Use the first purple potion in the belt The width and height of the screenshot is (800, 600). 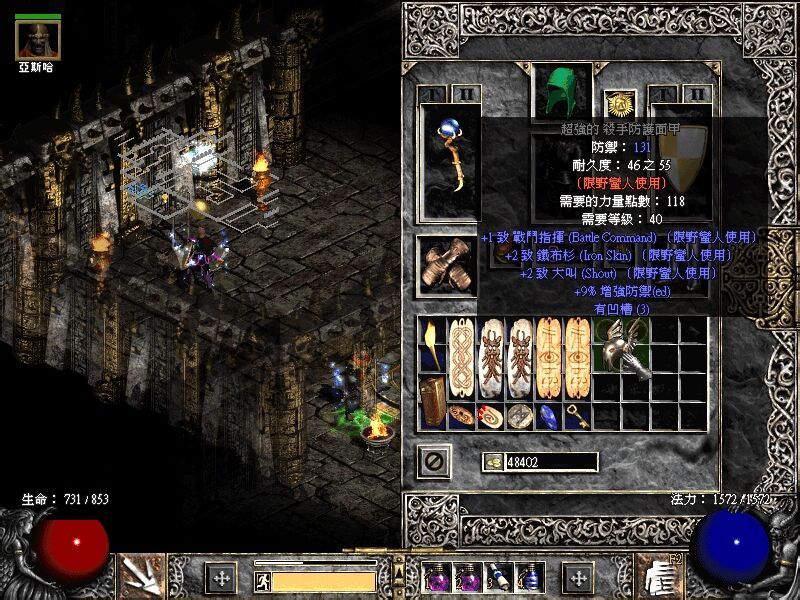click(436, 577)
